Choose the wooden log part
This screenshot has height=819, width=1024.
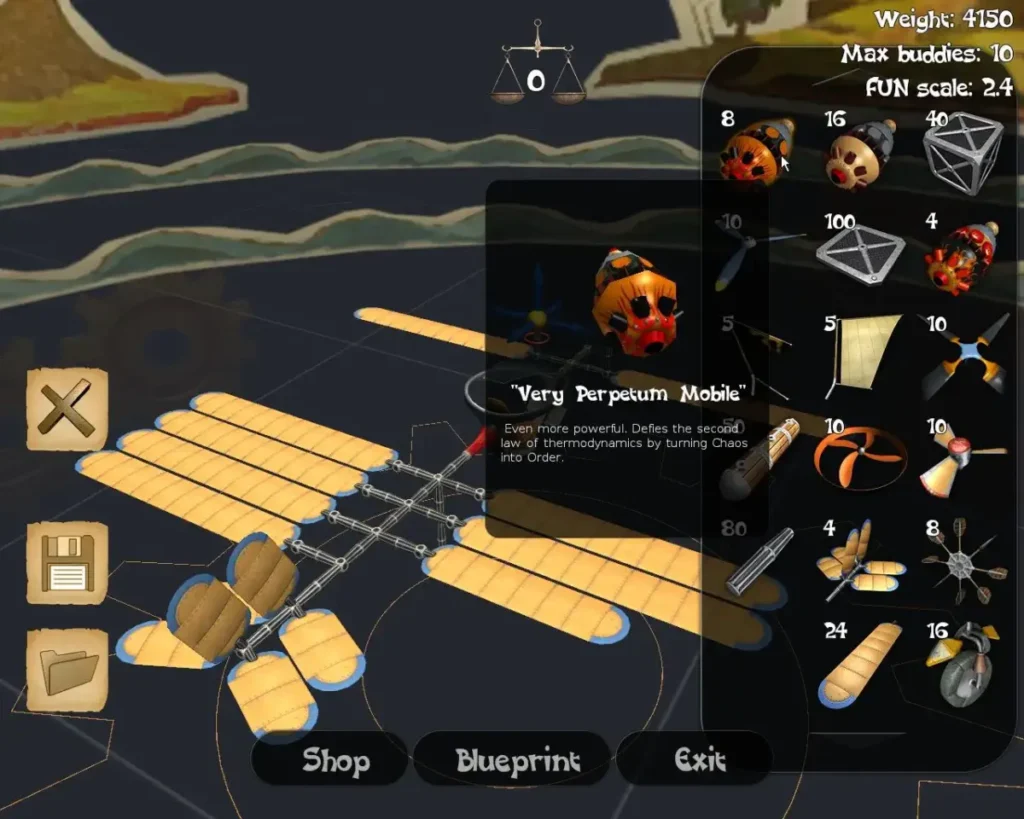point(761,462)
